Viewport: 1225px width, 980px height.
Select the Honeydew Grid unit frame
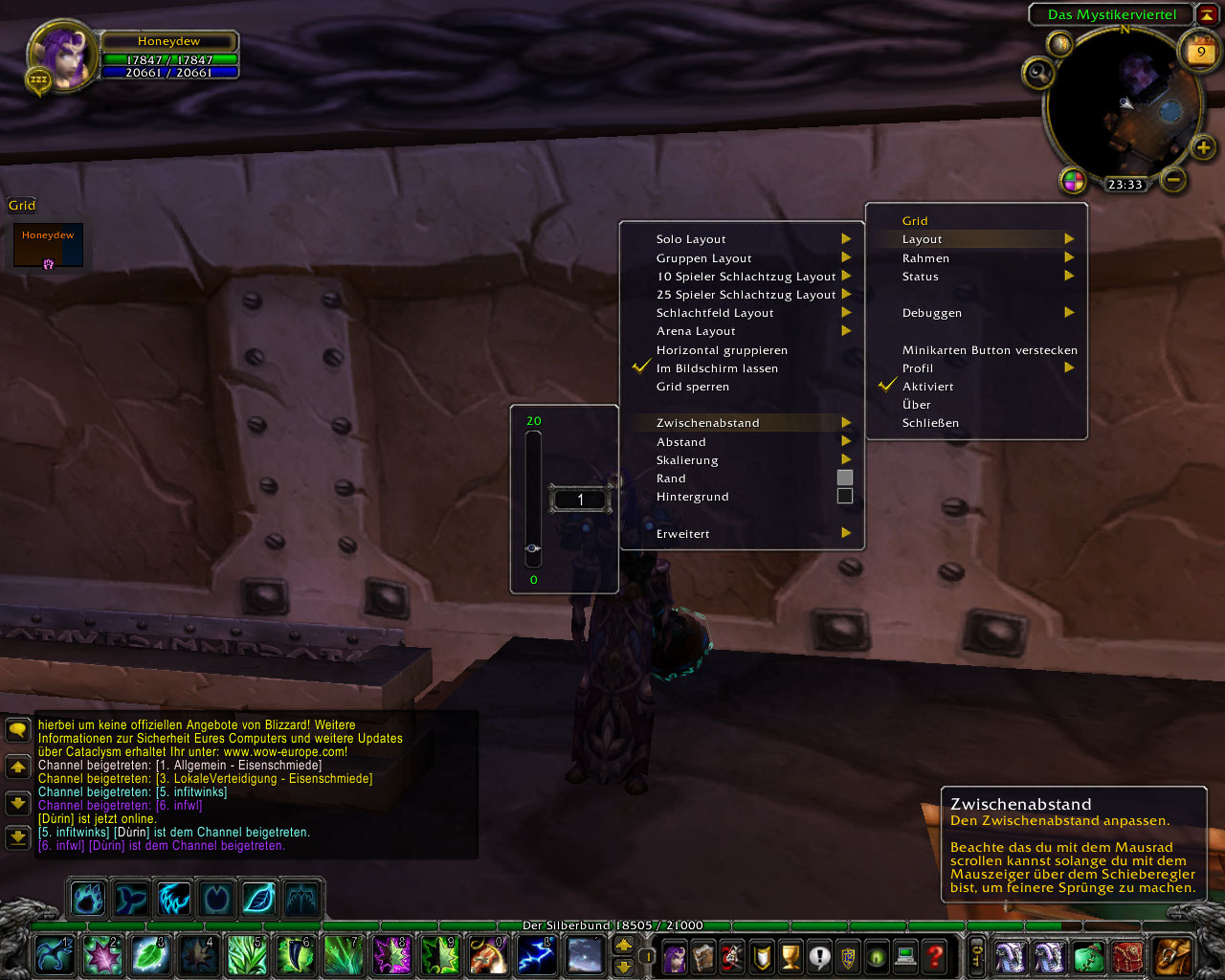tap(48, 245)
